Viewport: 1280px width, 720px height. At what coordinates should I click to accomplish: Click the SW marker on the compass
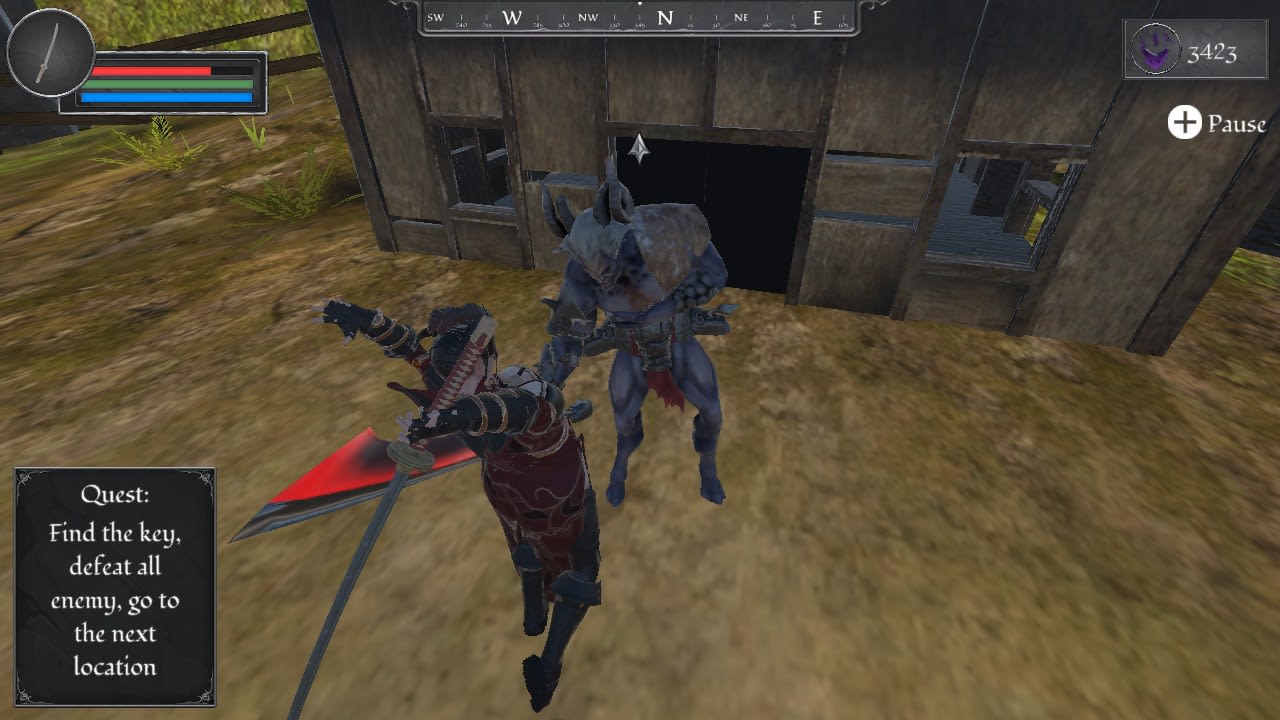click(434, 17)
